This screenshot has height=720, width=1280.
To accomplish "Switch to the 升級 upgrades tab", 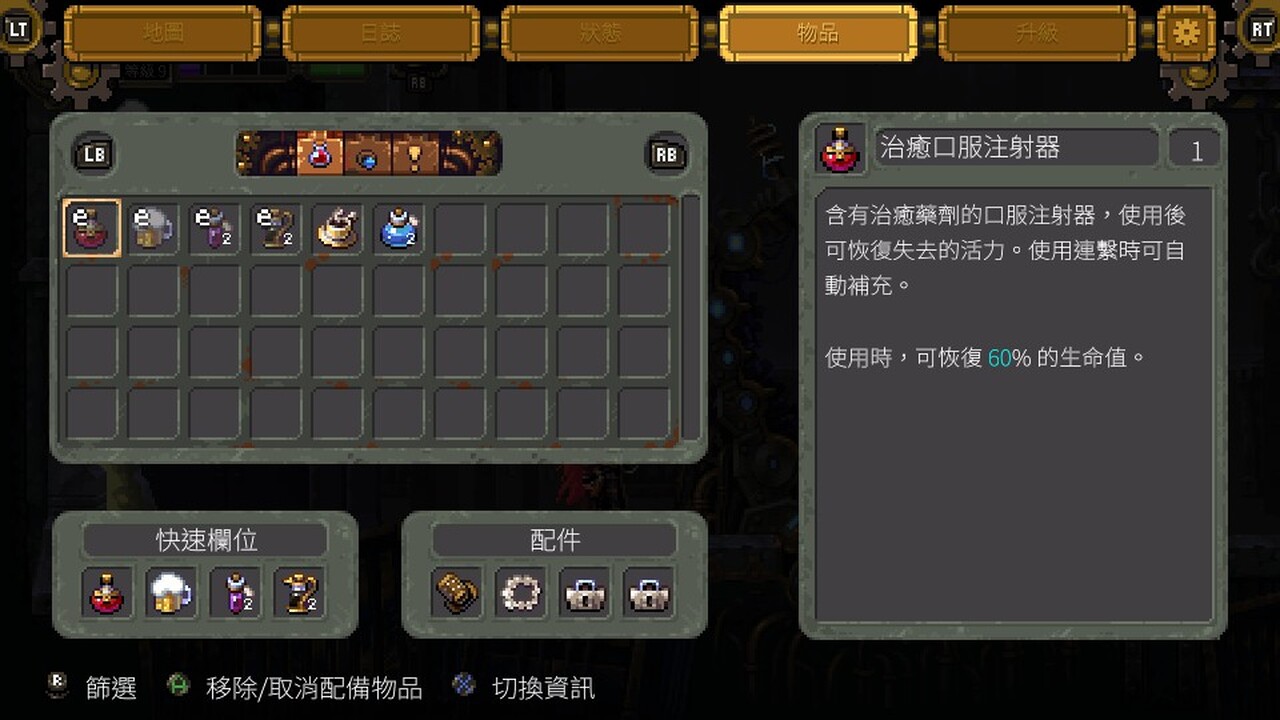I will (1037, 33).
